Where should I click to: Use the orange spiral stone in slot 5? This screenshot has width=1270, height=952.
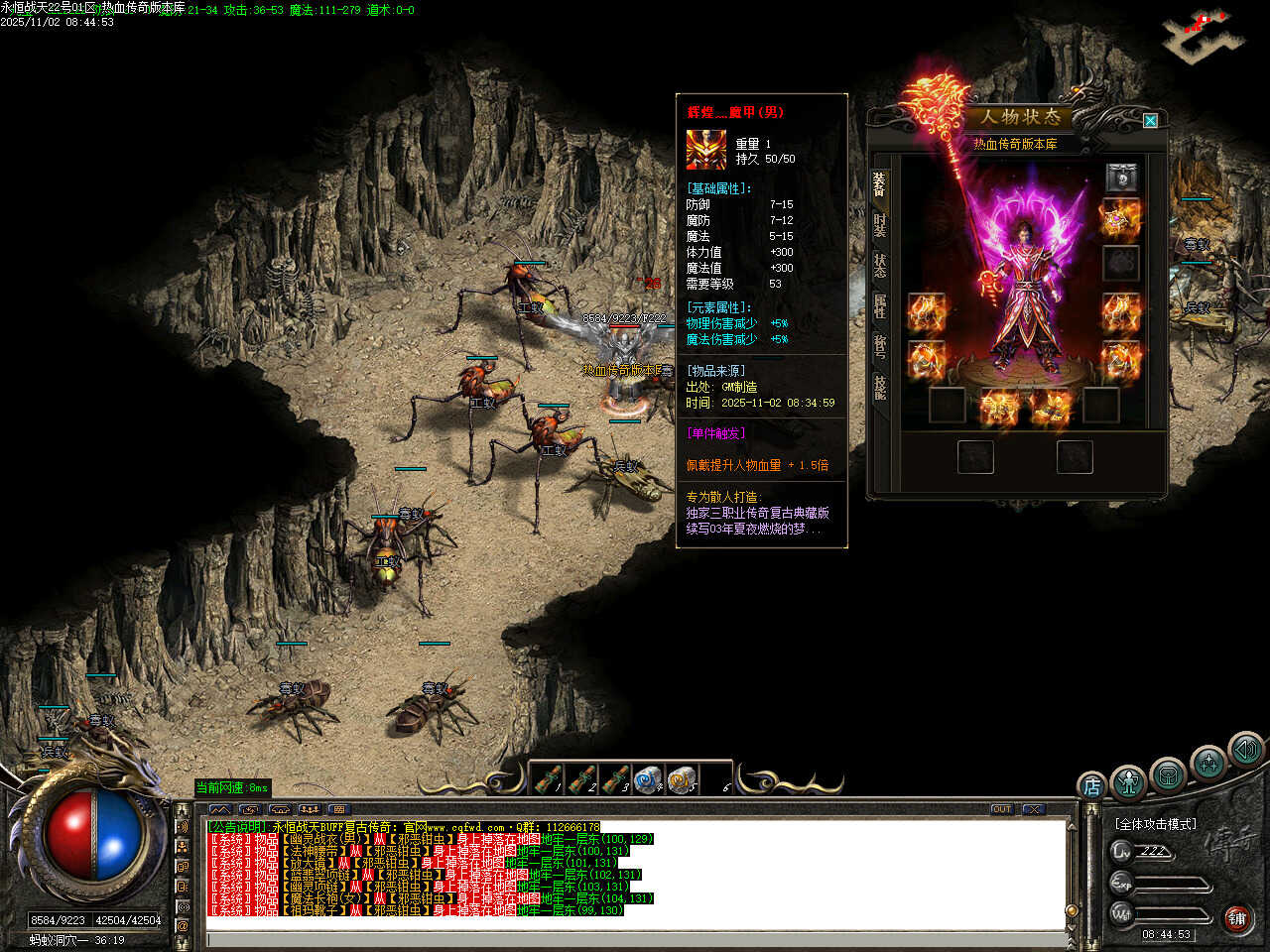681,779
